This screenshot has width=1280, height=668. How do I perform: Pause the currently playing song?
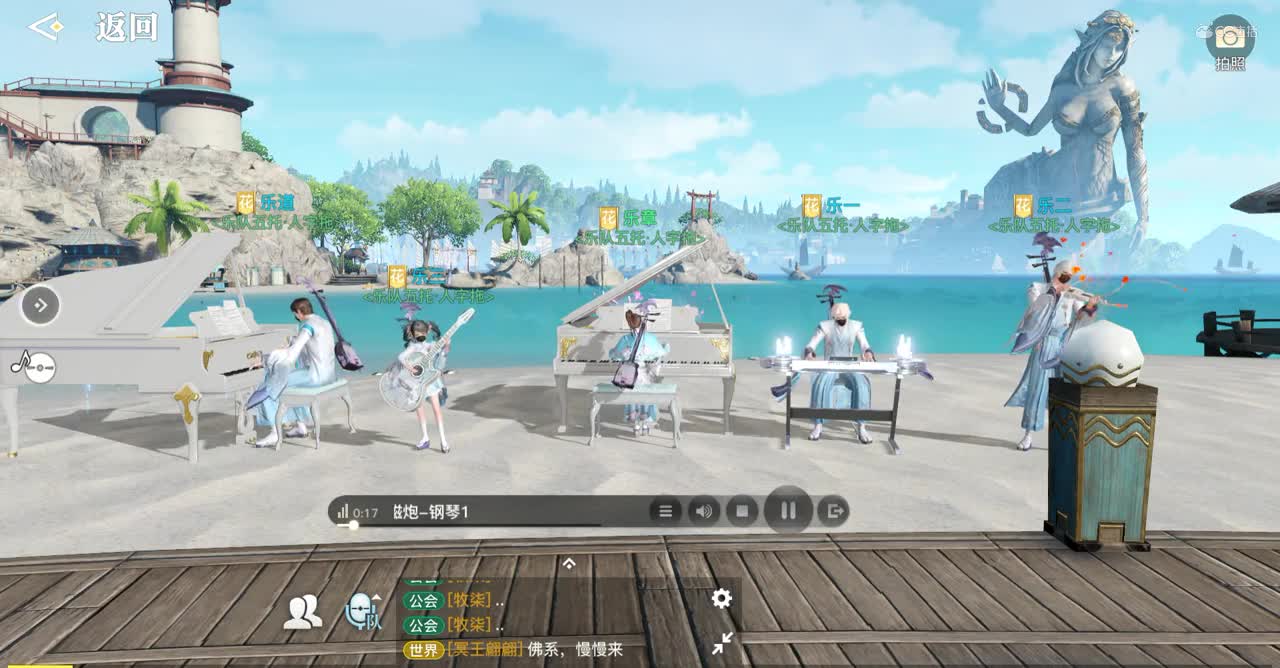point(788,512)
